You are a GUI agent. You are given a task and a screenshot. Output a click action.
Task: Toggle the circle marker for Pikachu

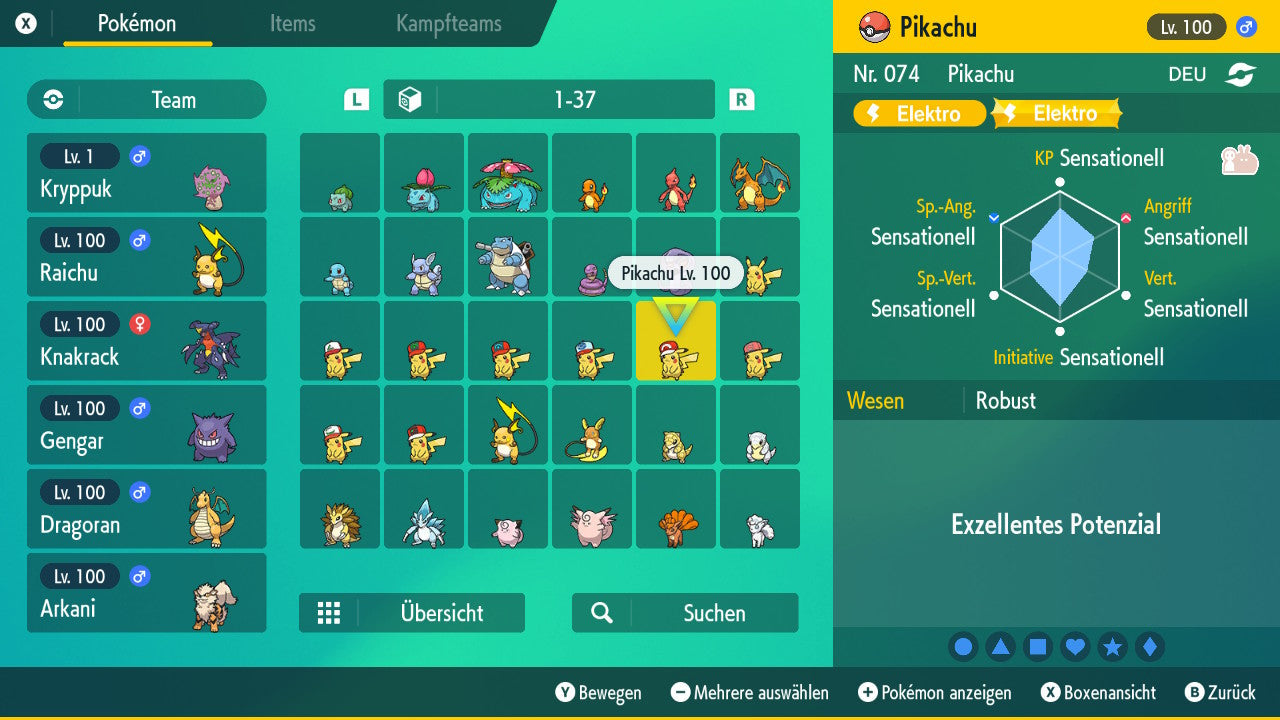tap(962, 646)
